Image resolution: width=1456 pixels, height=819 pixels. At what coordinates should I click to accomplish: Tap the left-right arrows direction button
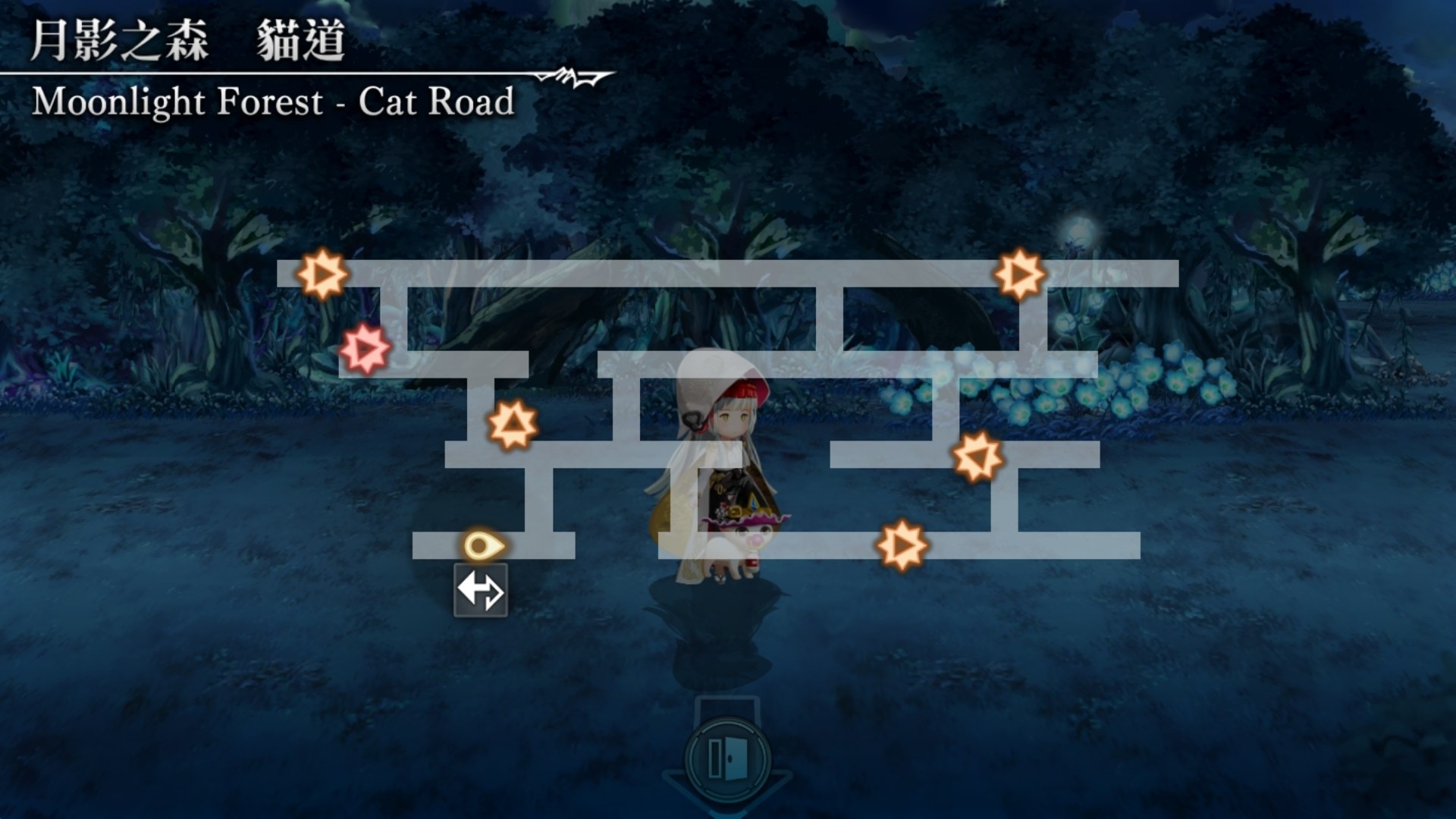481,591
